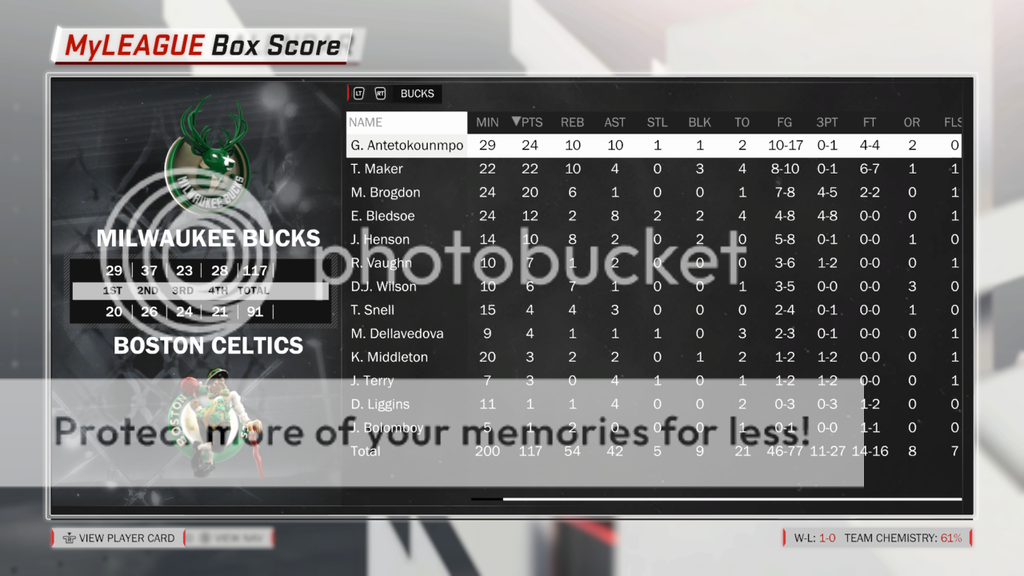Open View Player Card

tap(118, 538)
